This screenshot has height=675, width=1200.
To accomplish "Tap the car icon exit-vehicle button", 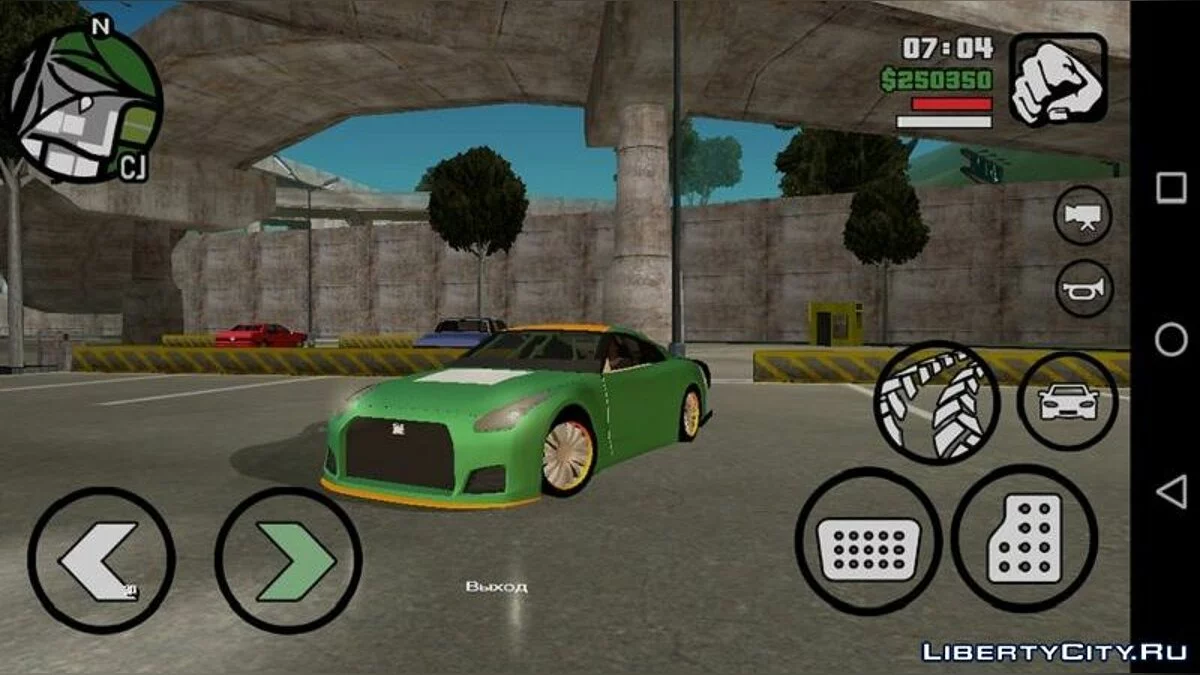I will (x=1067, y=400).
